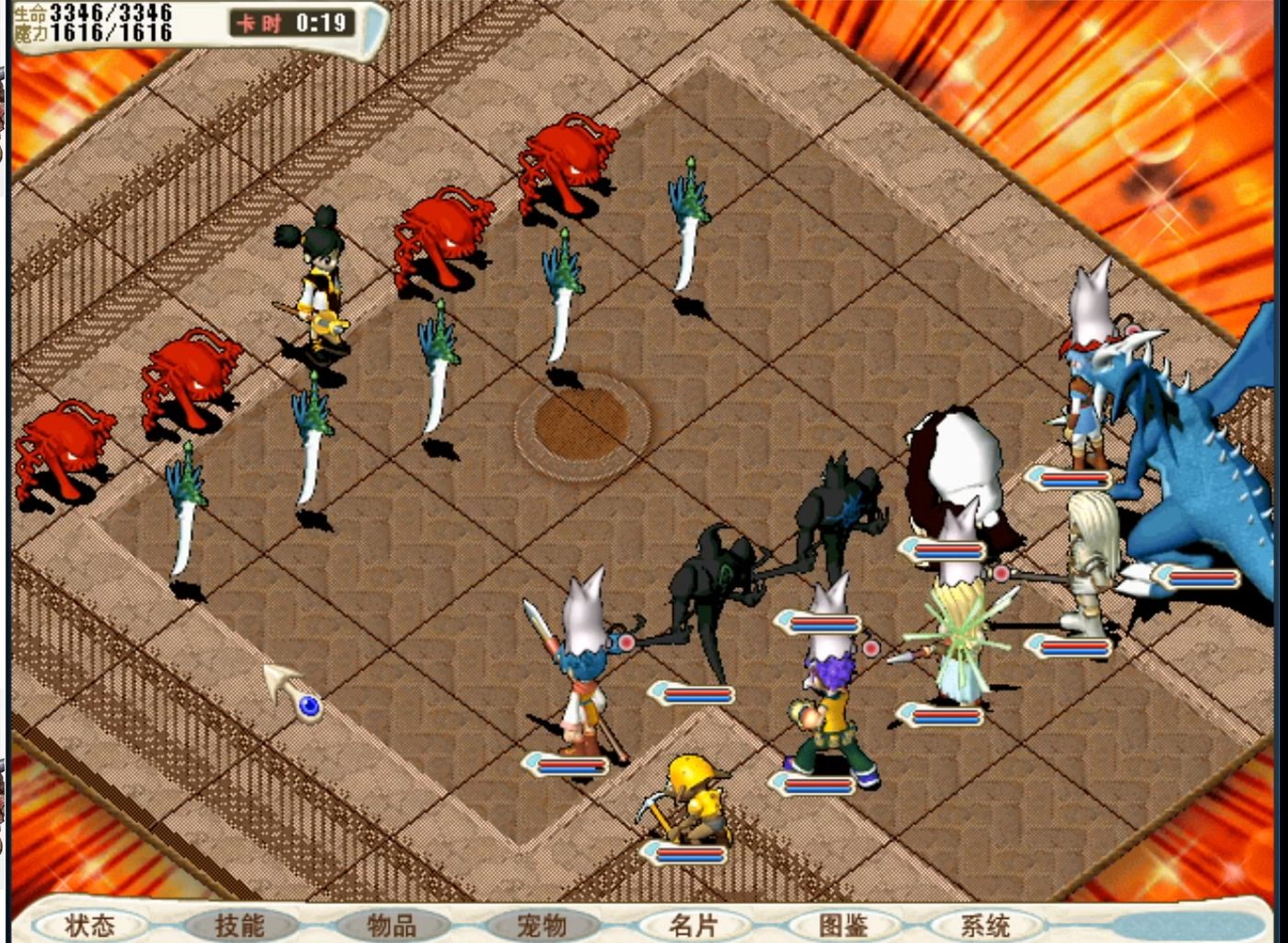Screen dimensions: 1288x943
Task: Open the 图鉴 bestiary menu
Action: coord(842,925)
